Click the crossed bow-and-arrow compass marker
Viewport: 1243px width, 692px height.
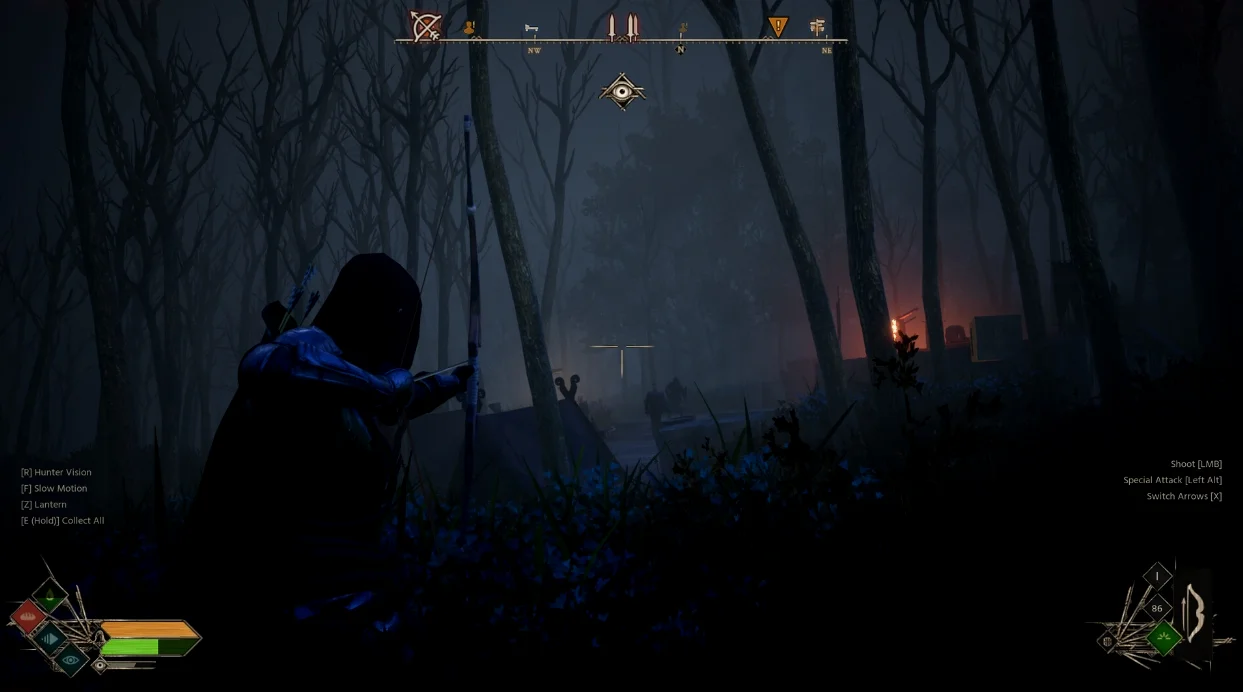pos(426,26)
